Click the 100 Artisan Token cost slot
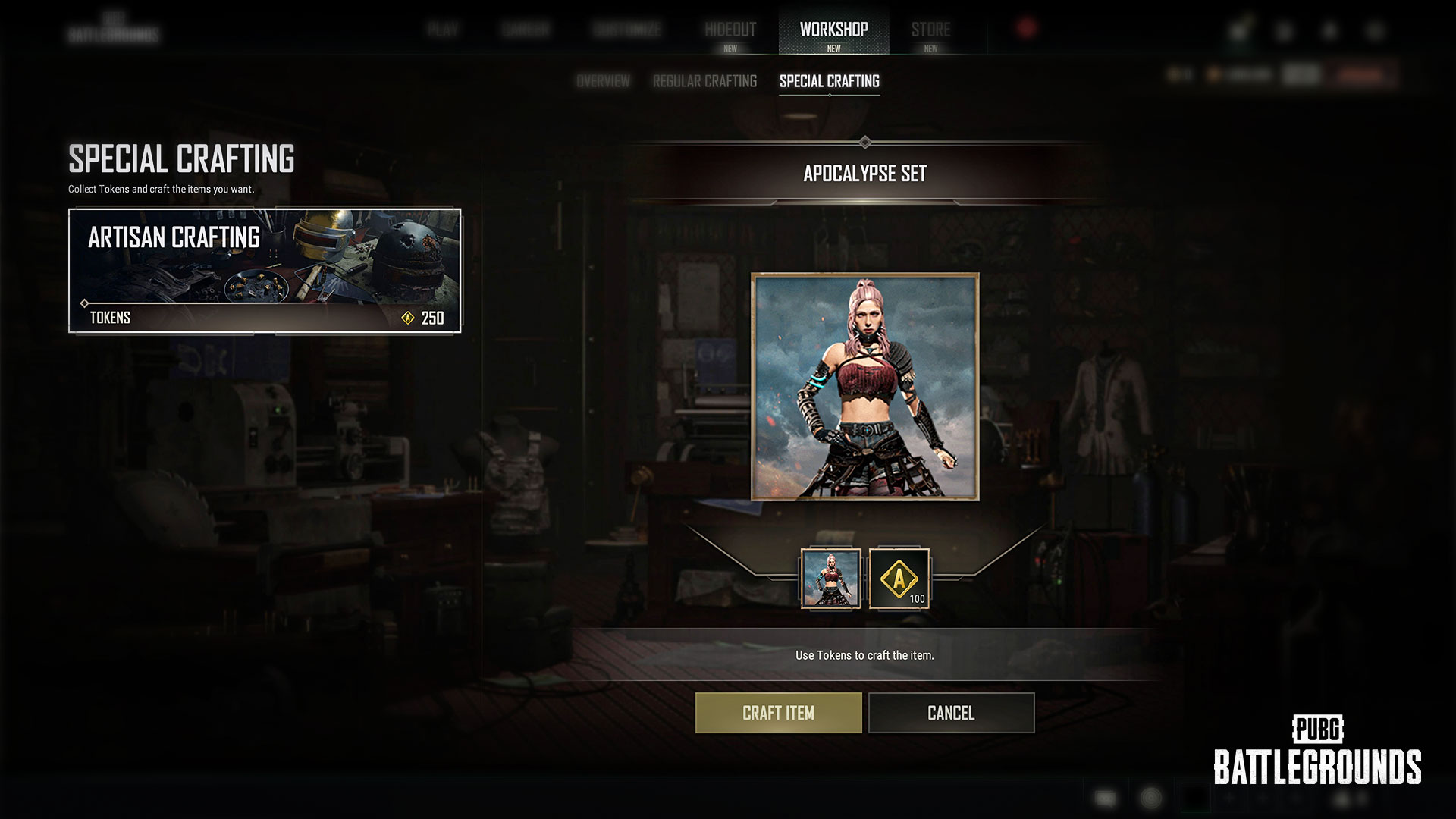The height and width of the screenshot is (819, 1456). (x=899, y=579)
